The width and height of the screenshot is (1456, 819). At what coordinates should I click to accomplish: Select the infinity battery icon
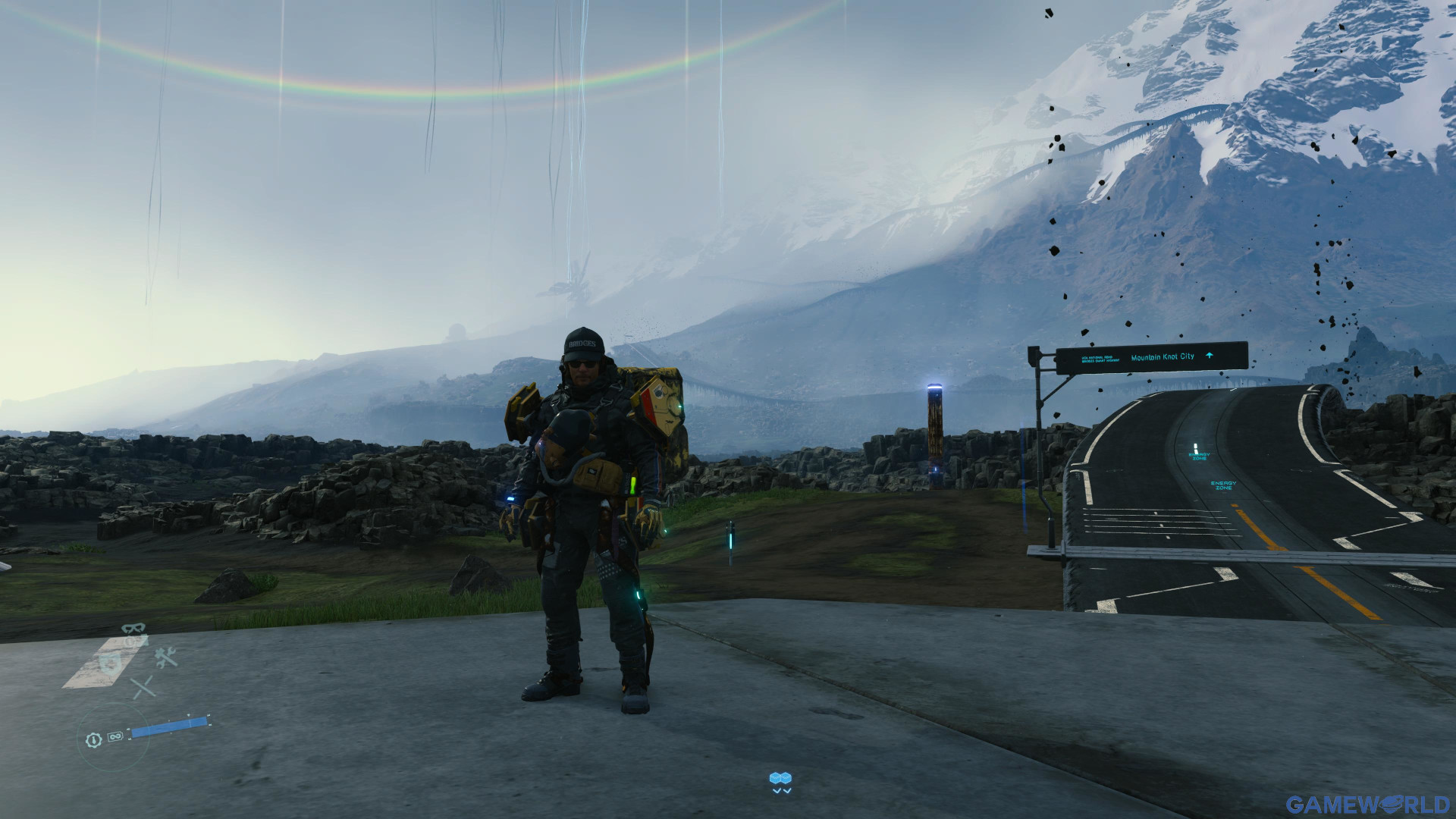pos(115,737)
